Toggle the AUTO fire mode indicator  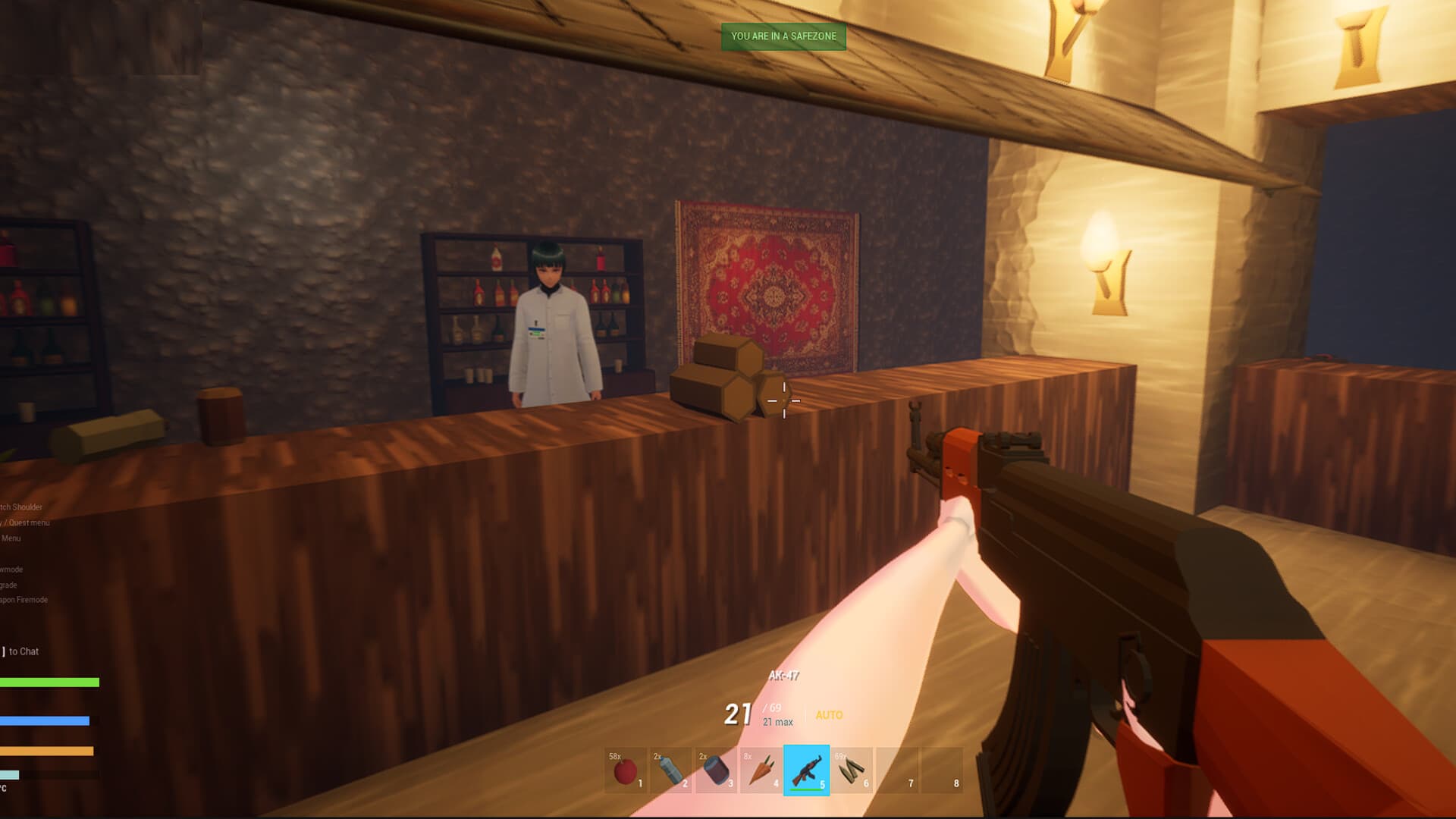tap(829, 715)
